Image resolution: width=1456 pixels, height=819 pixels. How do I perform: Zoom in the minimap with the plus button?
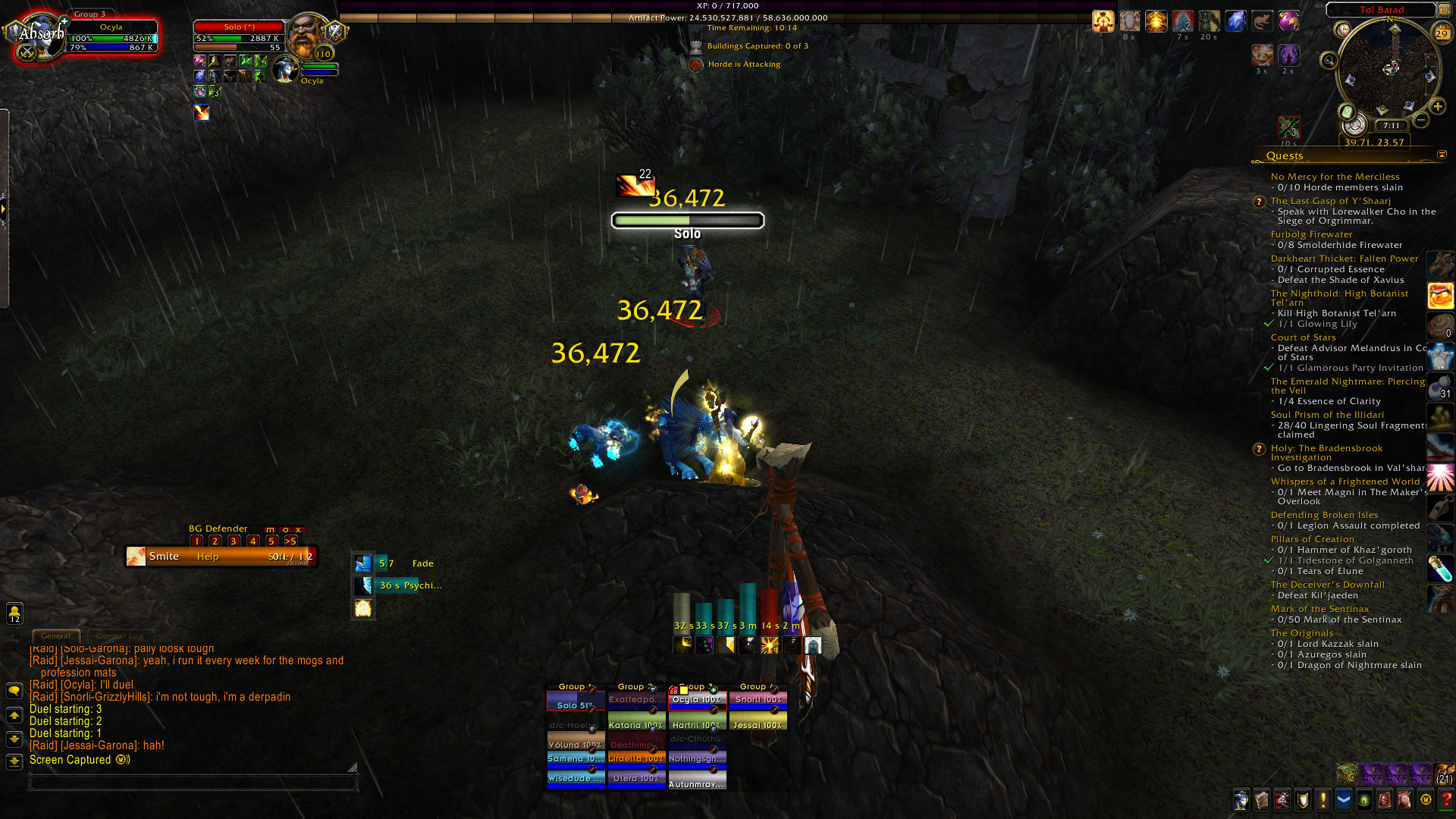tap(1438, 106)
